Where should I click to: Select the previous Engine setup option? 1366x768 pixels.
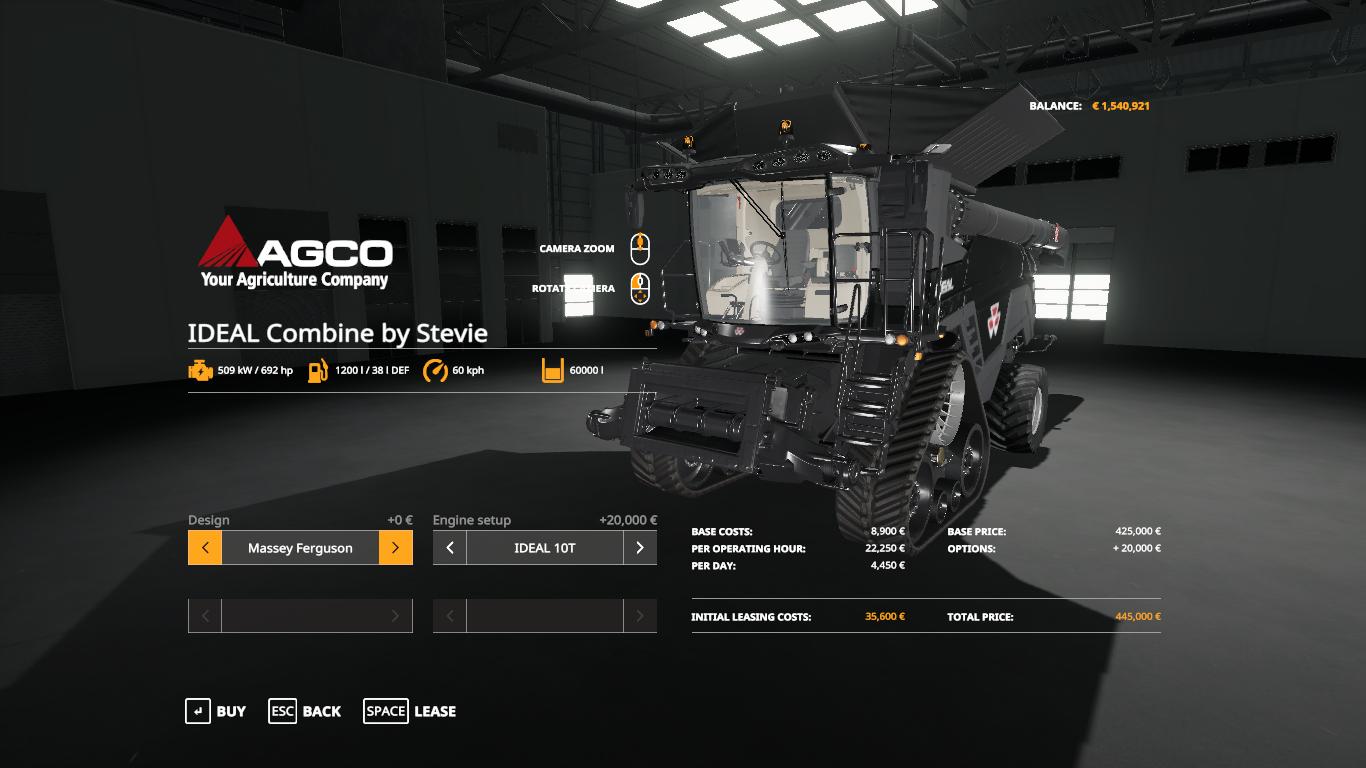450,548
